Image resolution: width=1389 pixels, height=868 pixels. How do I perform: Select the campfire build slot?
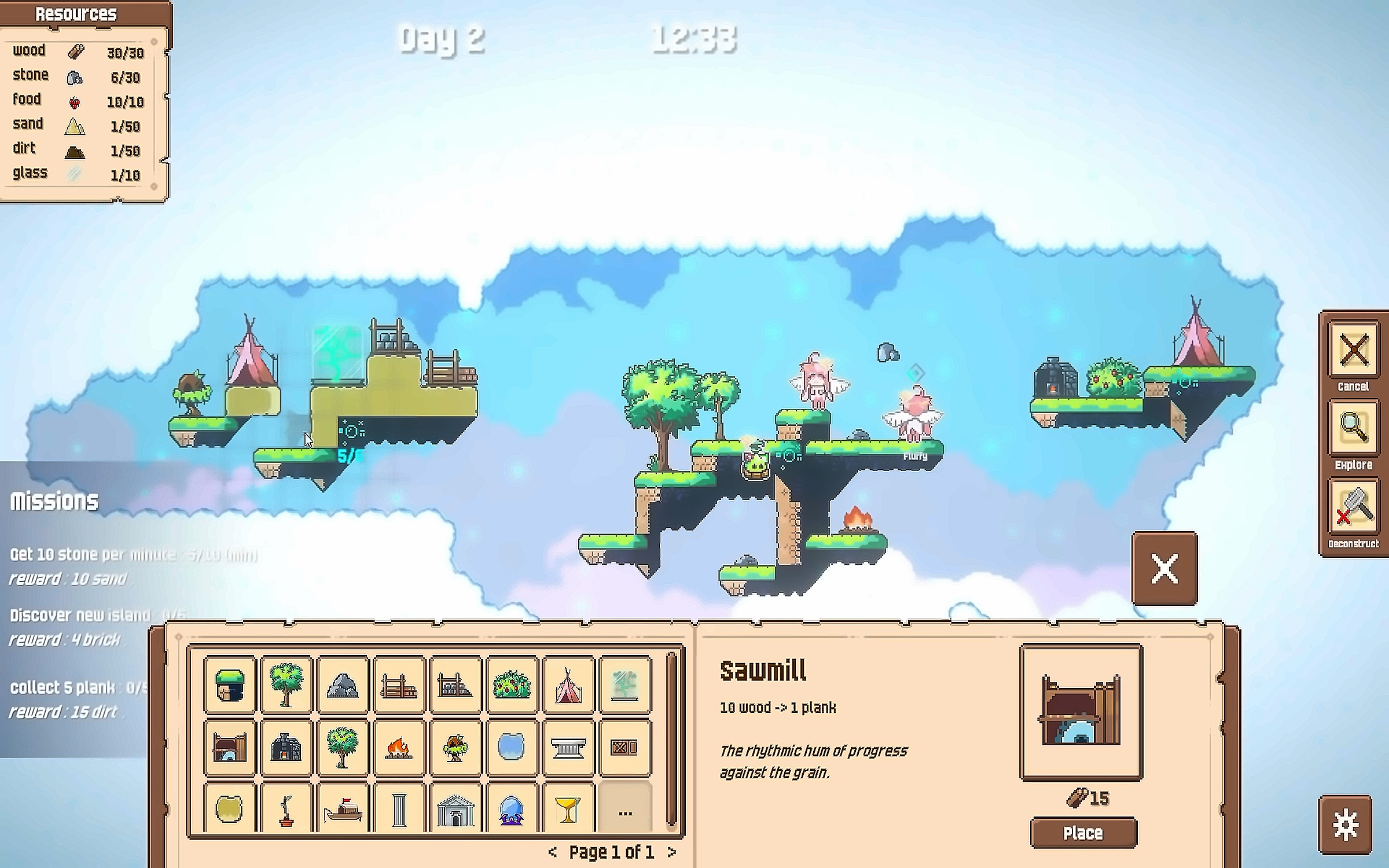[399, 748]
